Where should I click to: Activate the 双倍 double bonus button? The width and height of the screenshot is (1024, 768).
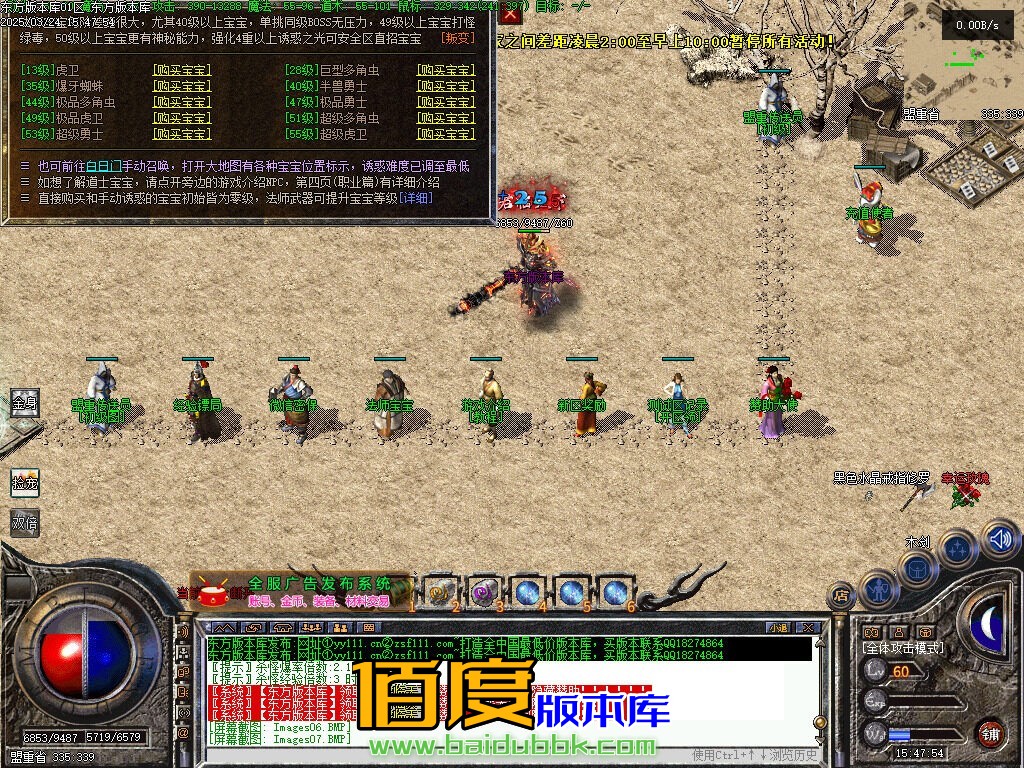[24, 522]
